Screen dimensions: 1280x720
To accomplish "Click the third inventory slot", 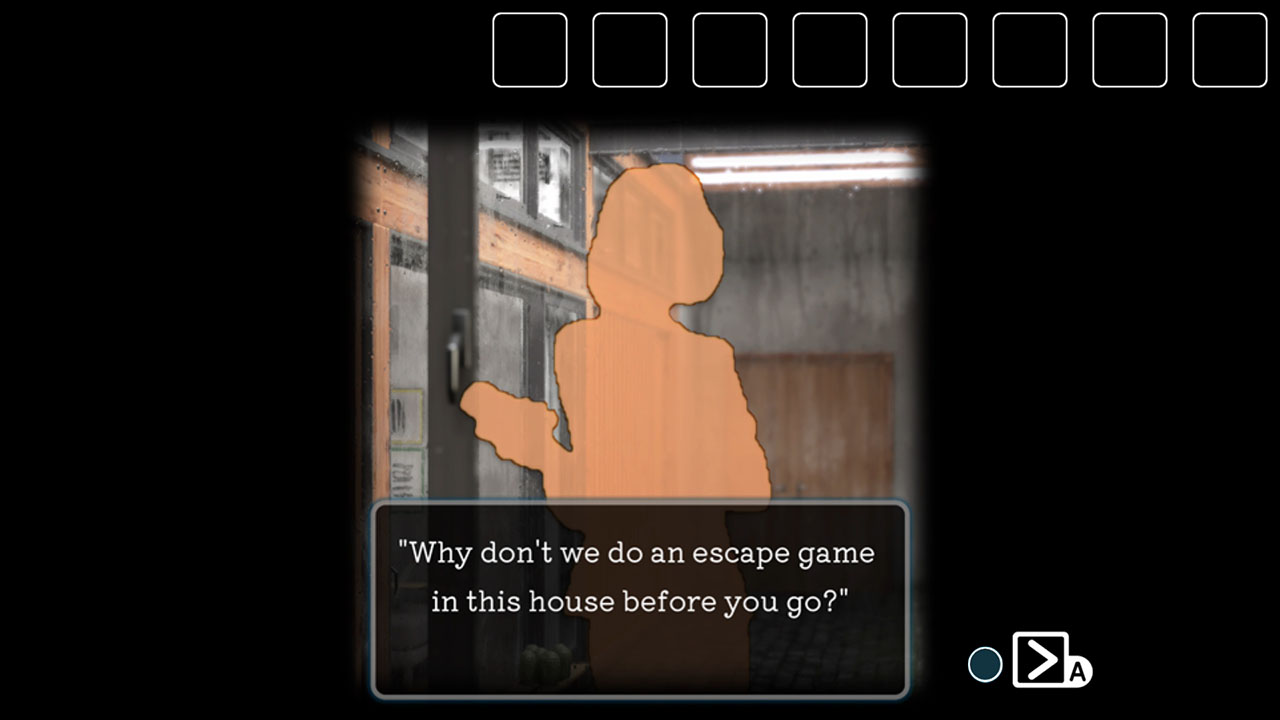I will 729,50.
